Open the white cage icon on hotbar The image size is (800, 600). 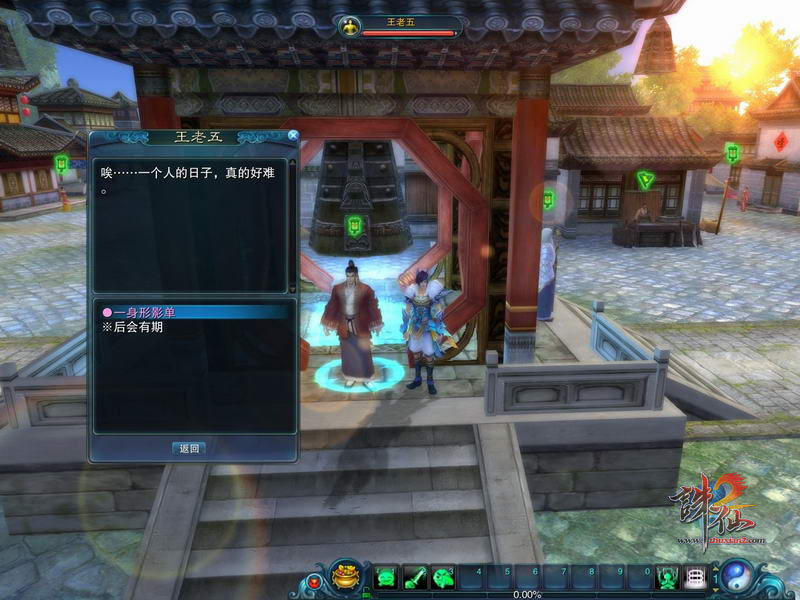coord(695,578)
